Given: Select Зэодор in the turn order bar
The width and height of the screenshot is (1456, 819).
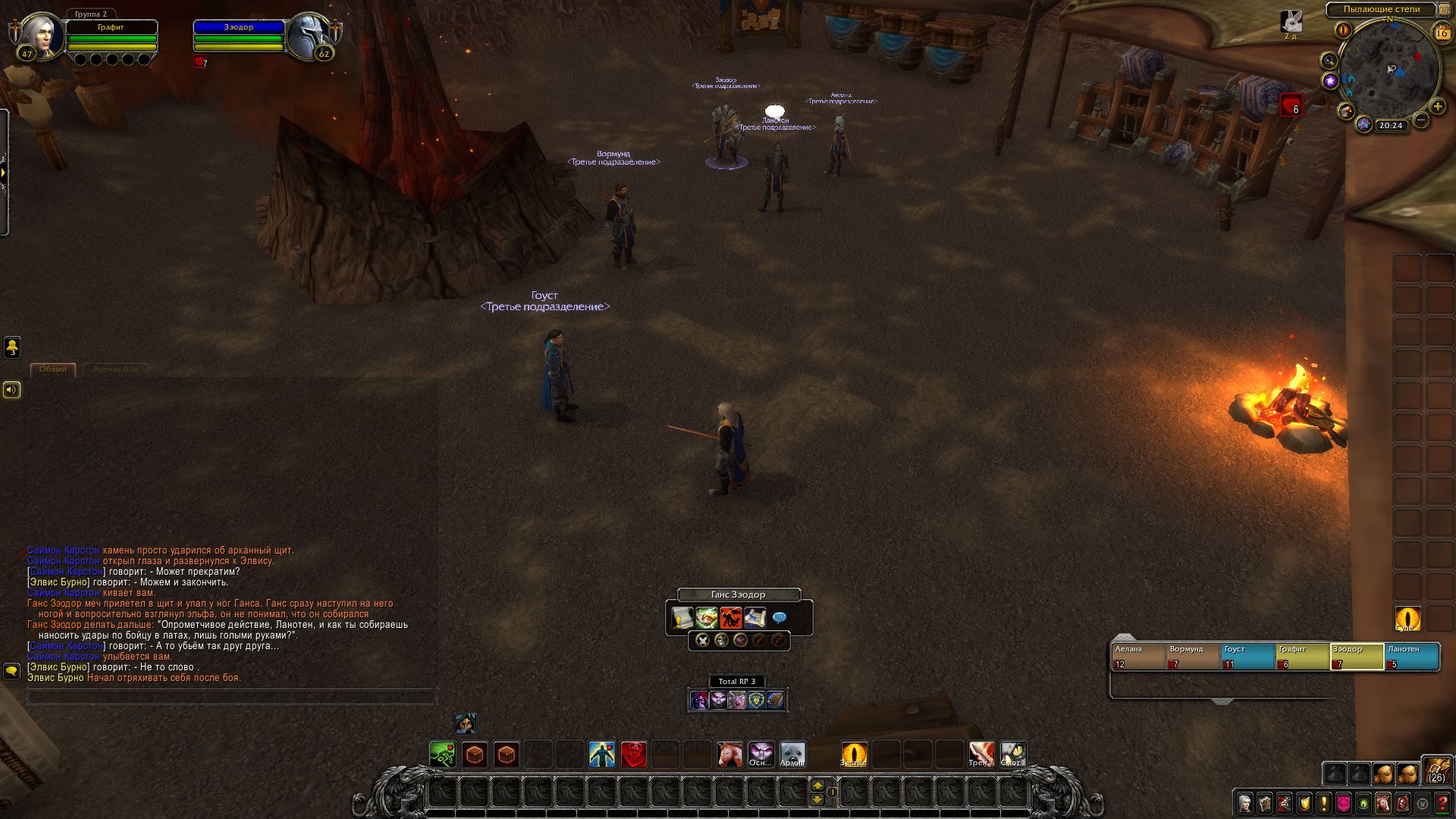Looking at the screenshot, I should point(1357,657).
